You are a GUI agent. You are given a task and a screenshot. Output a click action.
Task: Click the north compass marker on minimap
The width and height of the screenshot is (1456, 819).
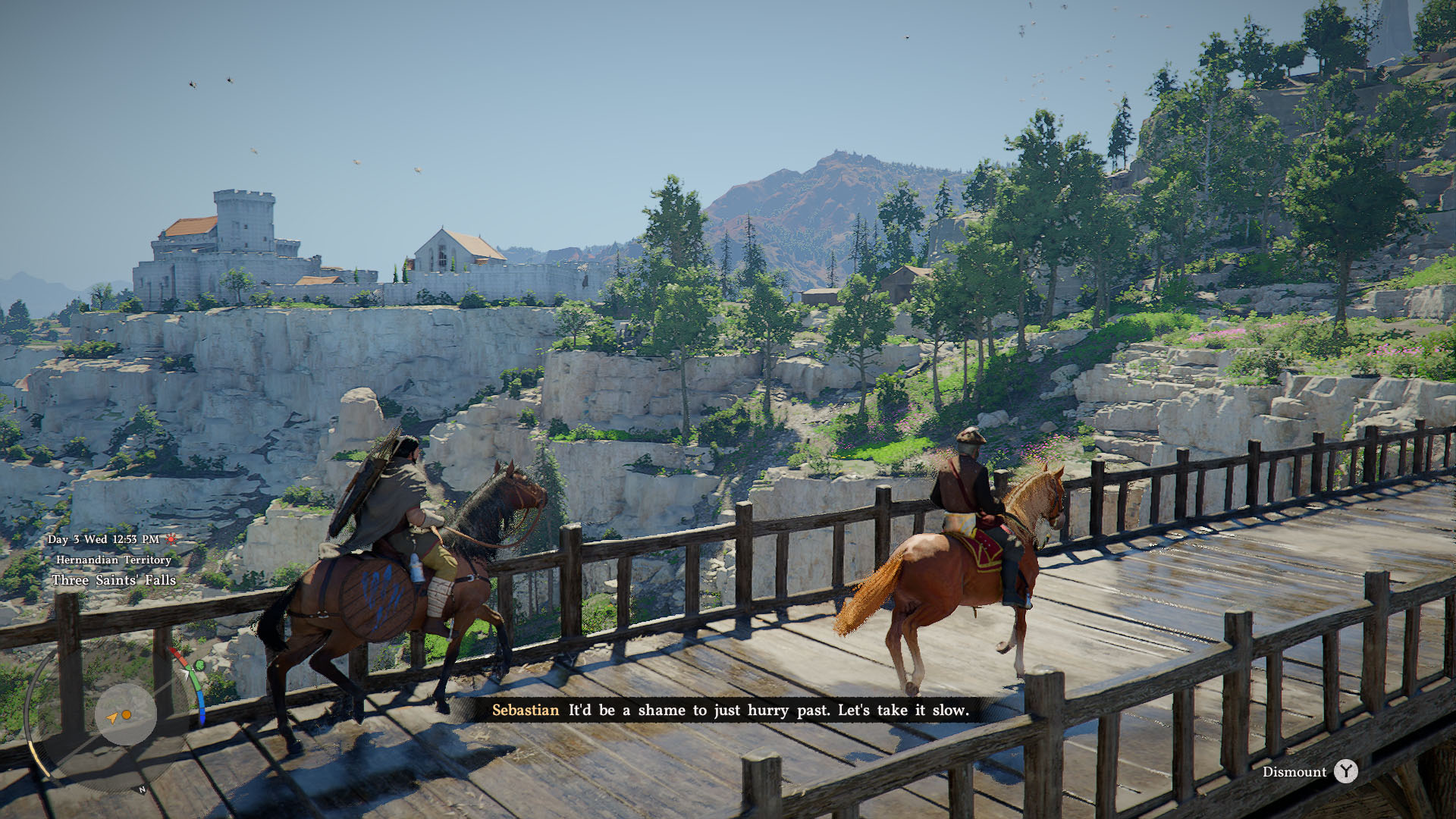[x=142, y=790]
